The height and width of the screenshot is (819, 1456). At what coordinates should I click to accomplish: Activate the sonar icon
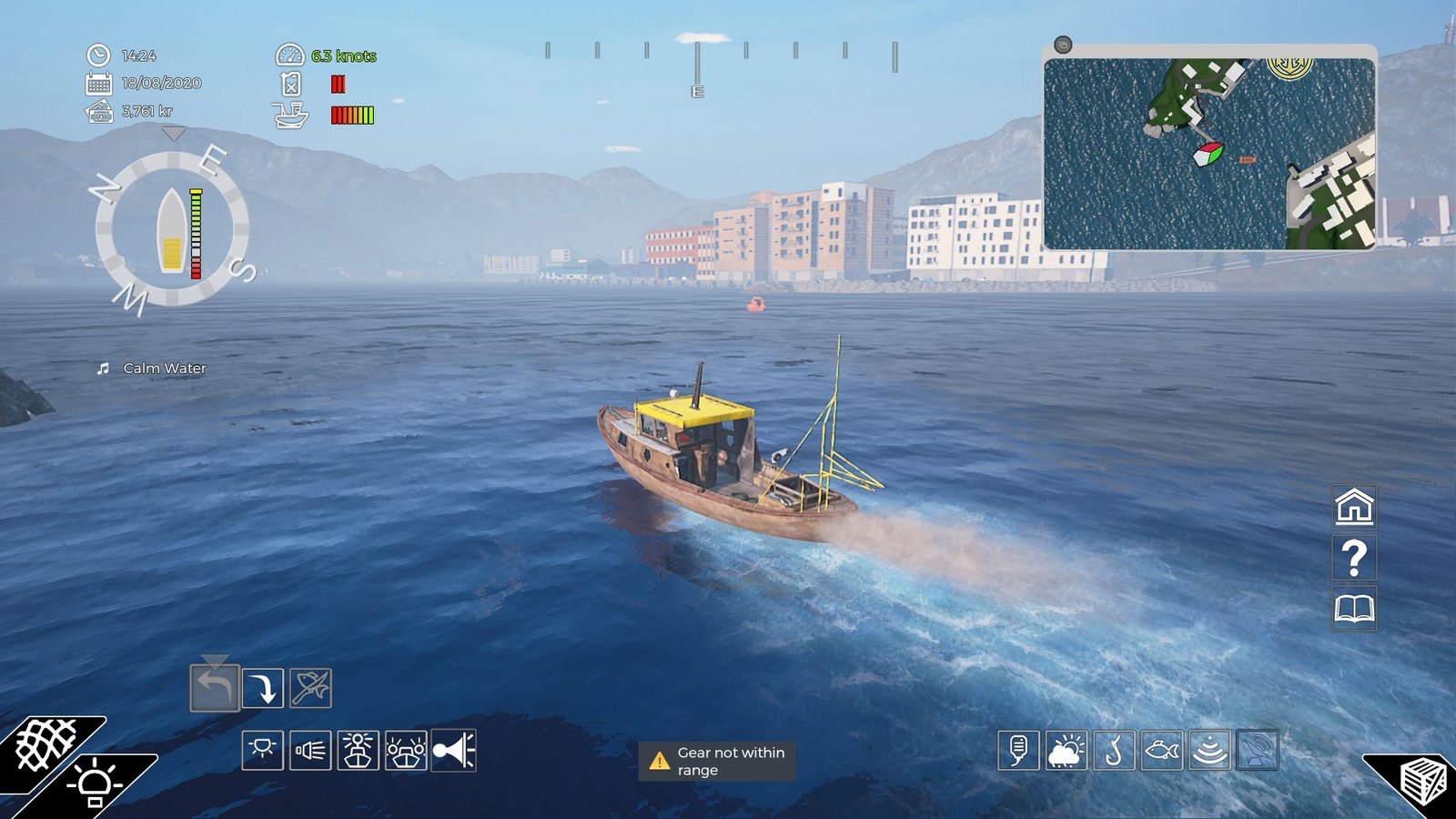(x=1210, y=753)
